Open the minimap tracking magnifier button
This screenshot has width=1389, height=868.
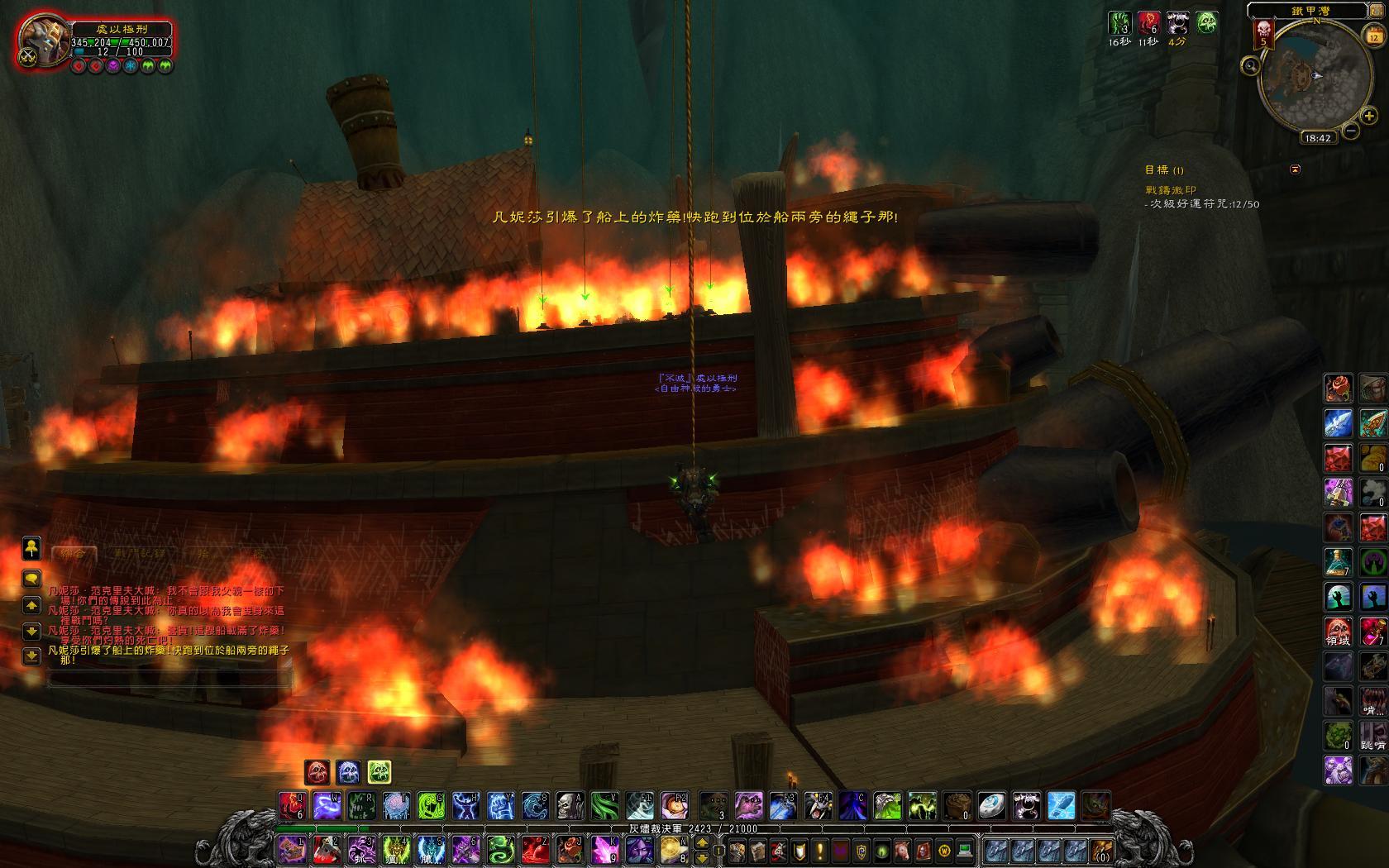[x=1250, y=65]
